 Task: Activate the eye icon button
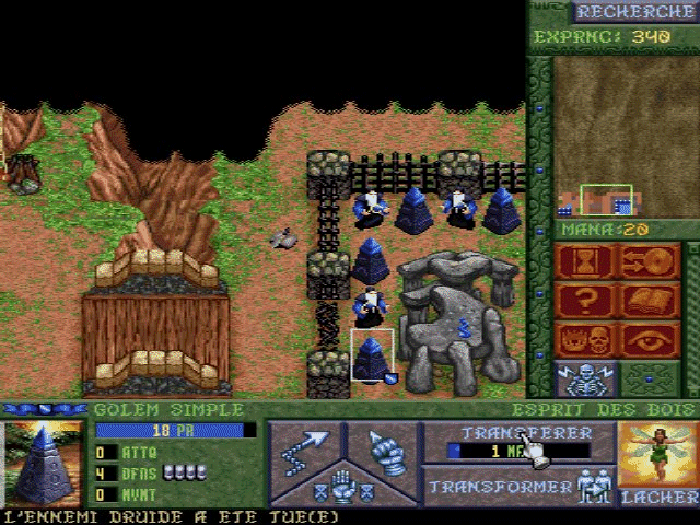[x=649, y=340]
